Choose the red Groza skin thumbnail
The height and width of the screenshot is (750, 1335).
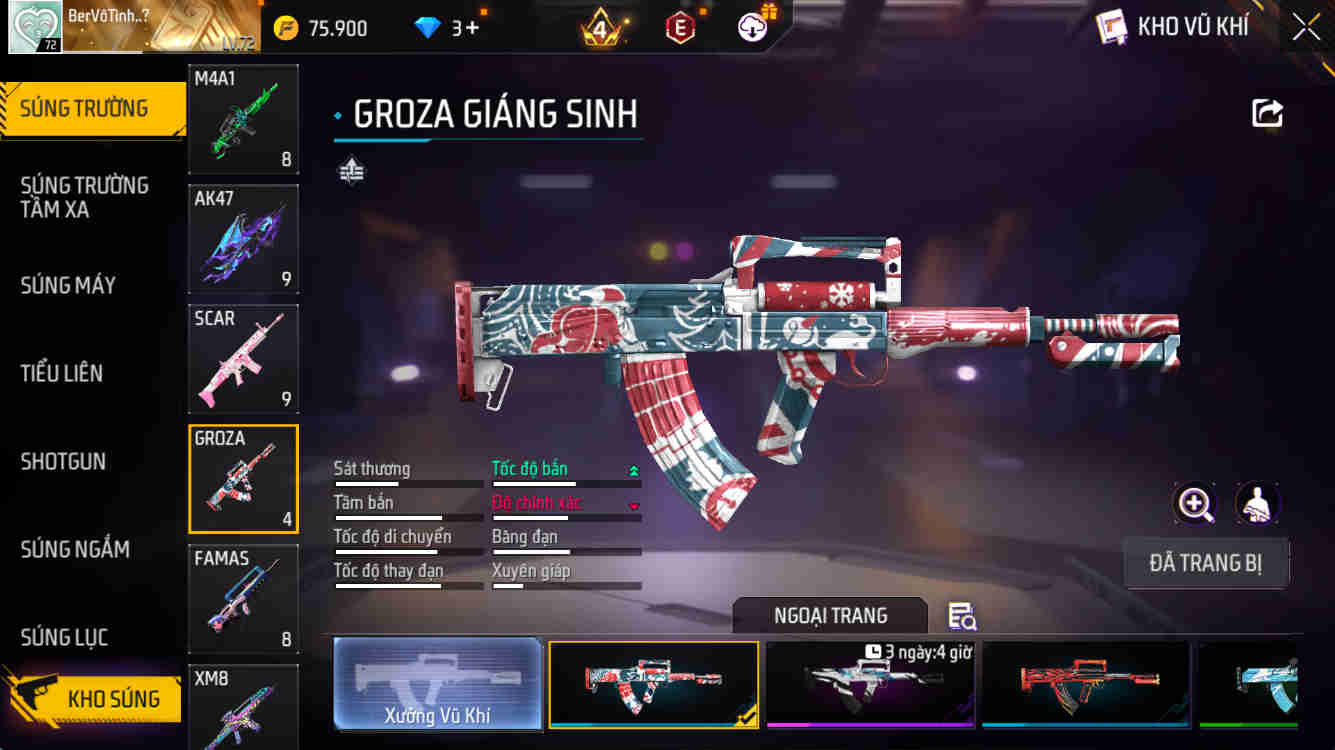pyautogui.click(x=1086, y=684)
